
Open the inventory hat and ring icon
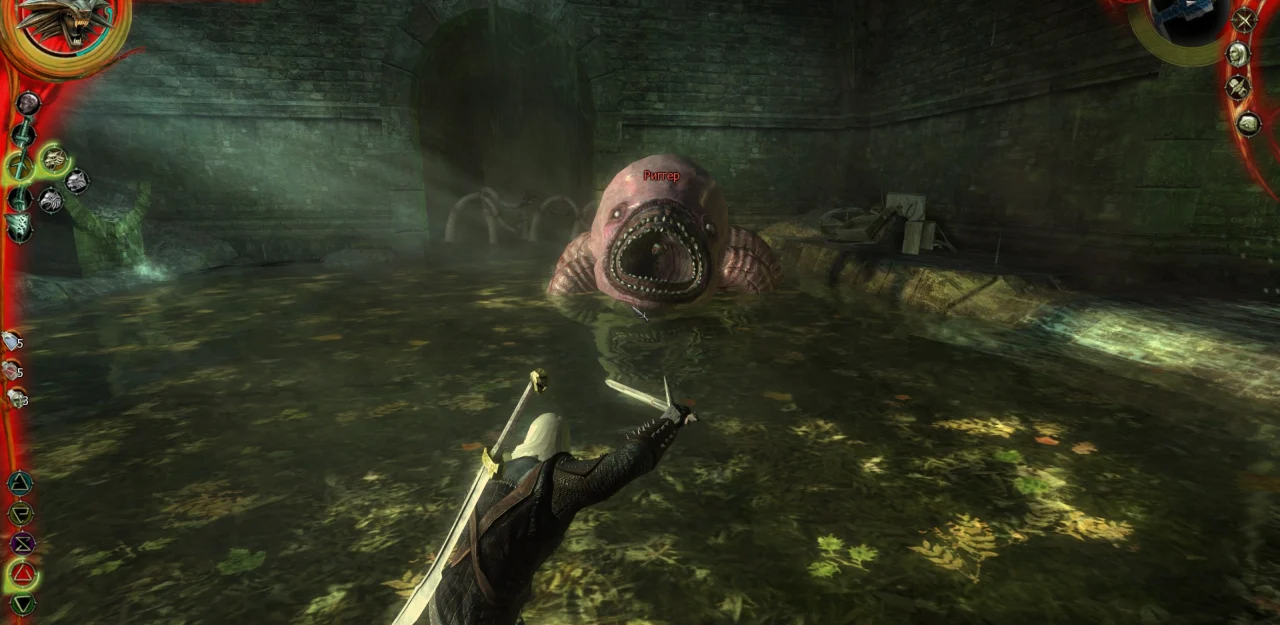tap(1238, 88)
